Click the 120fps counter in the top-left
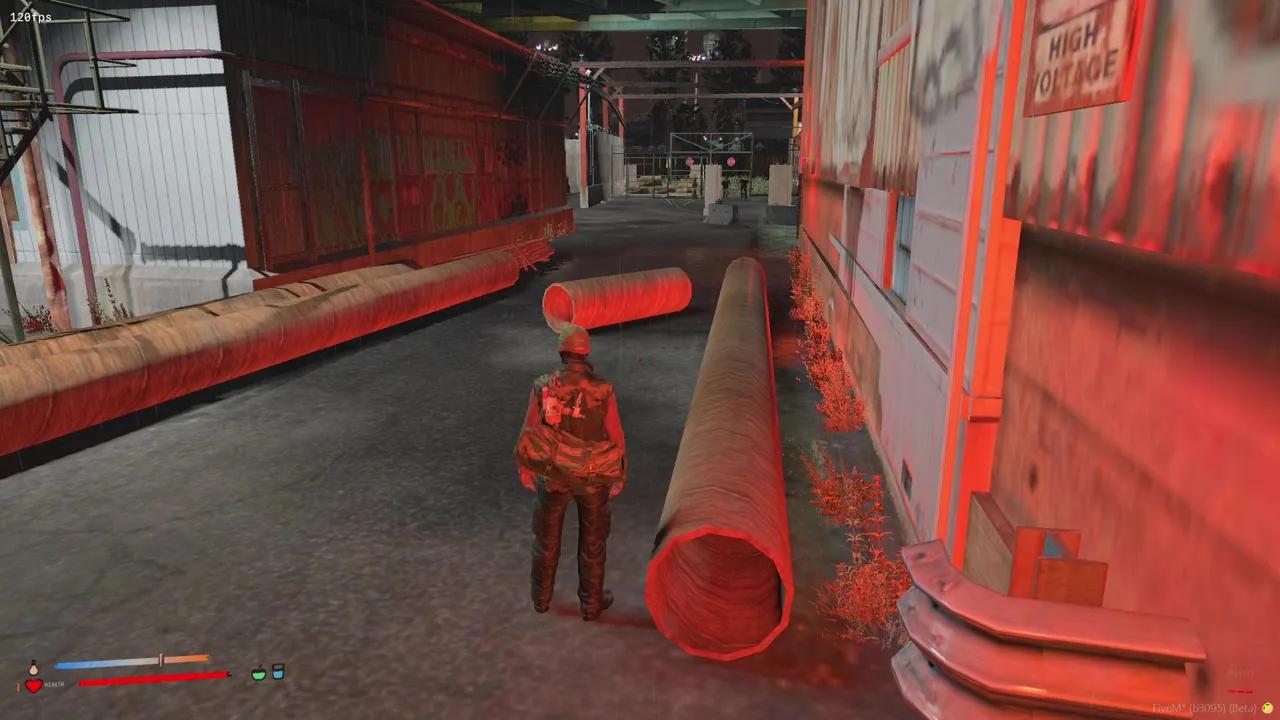Viewport: 1280px width, 720px height. (x=28, y=15)
